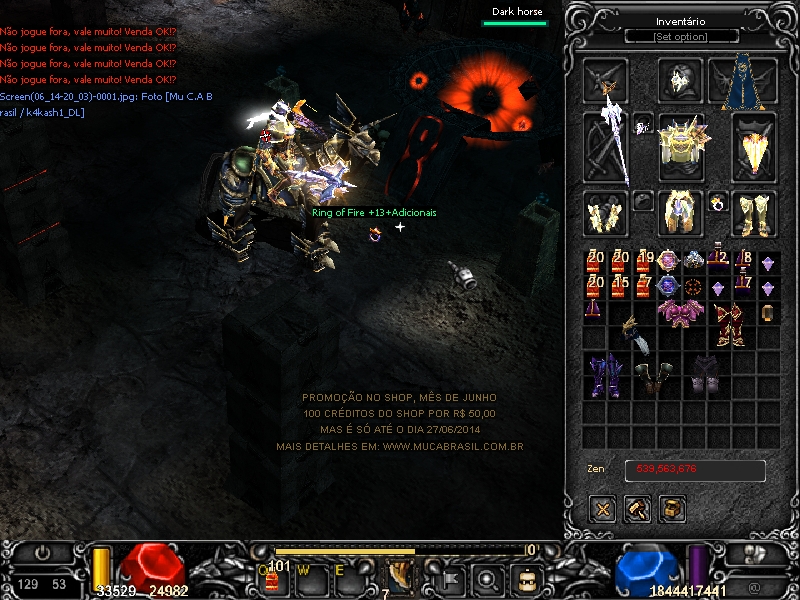Screen dimensions: 800x600
Task: Select the equipped helmet slot
Action: coord(681,80)
